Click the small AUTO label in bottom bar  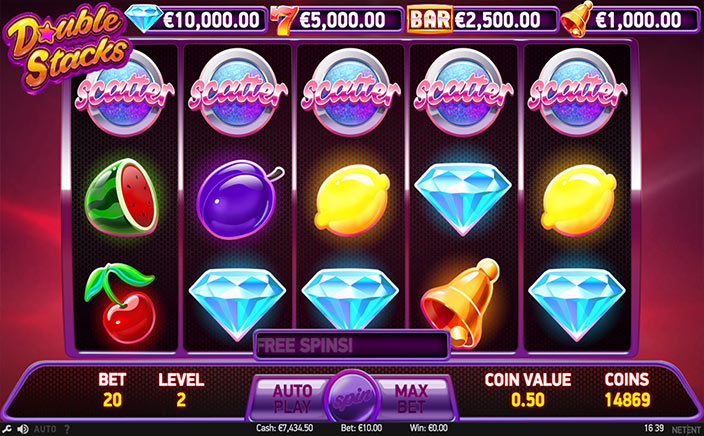tap(45, 429)
